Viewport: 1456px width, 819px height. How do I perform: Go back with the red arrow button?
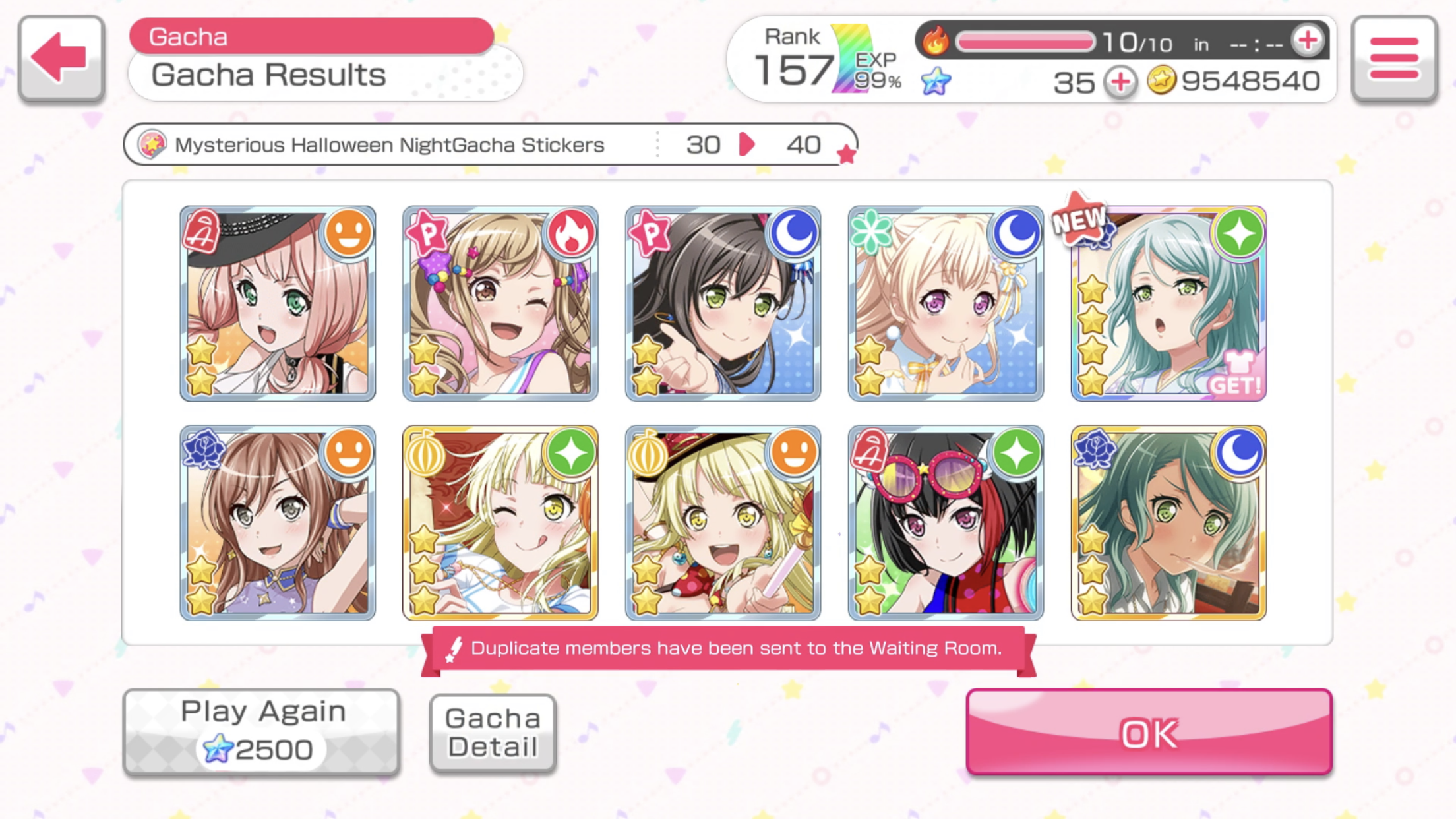[61, 58]
